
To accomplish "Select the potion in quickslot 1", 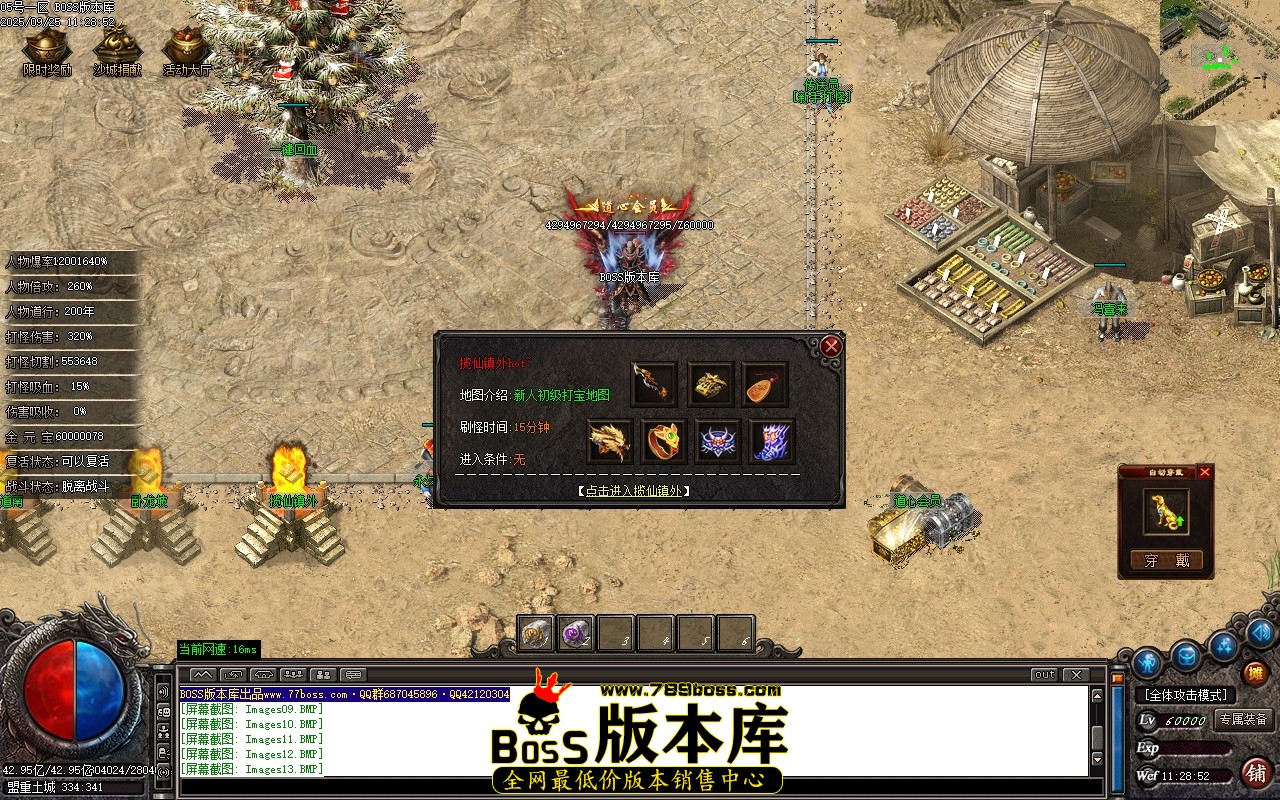I will click(535, 632).
